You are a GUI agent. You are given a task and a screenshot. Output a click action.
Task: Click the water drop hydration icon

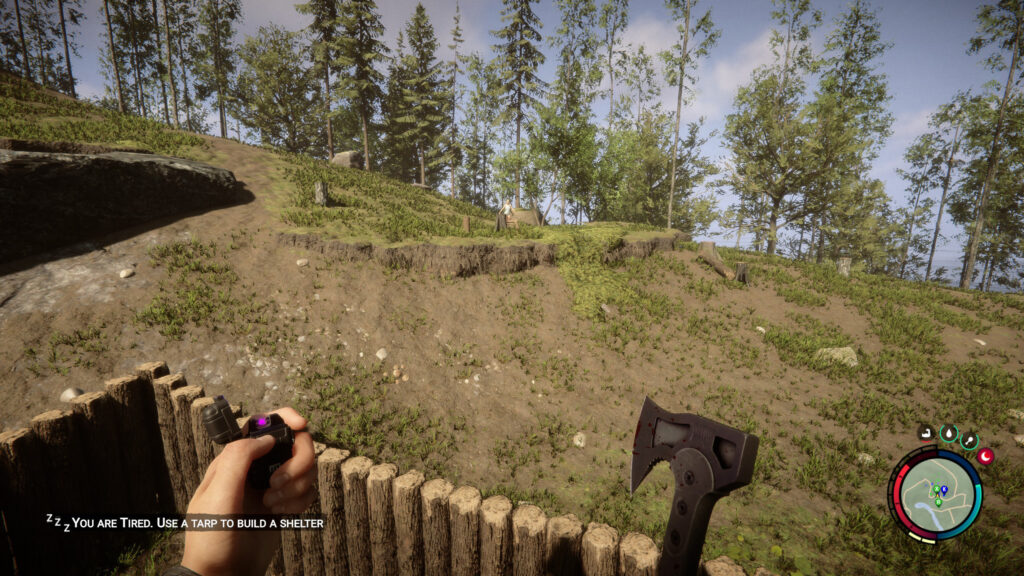(x=948, y=432)
